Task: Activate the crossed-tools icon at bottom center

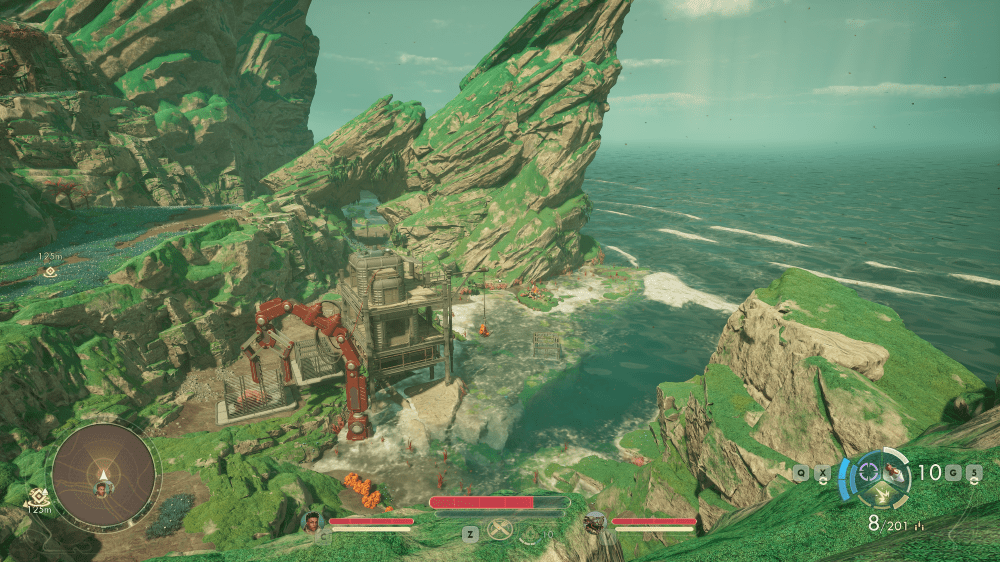Action: pyautogui.click(x=500, y=533)
